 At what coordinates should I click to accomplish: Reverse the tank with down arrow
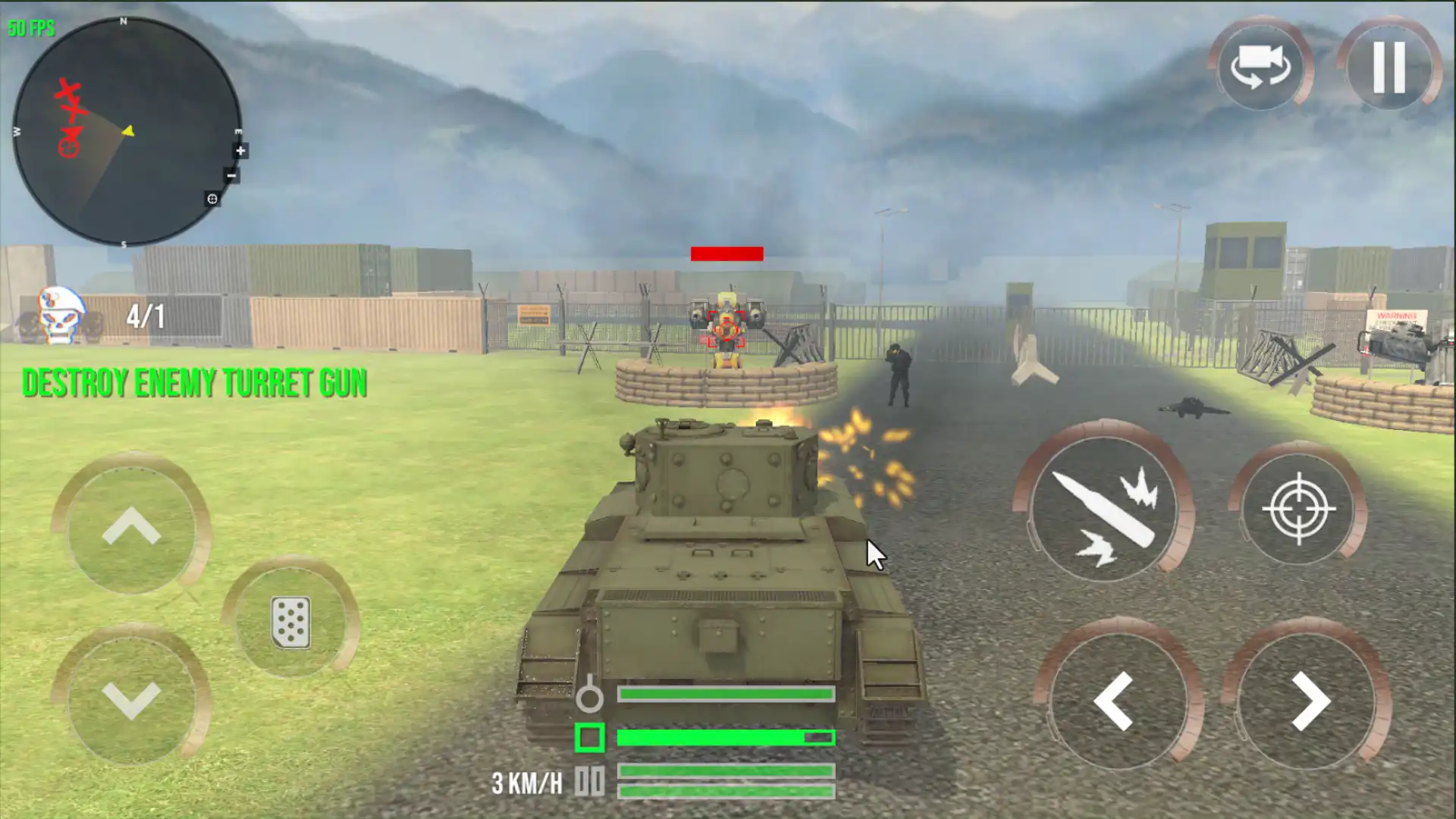tap(131, 698)
